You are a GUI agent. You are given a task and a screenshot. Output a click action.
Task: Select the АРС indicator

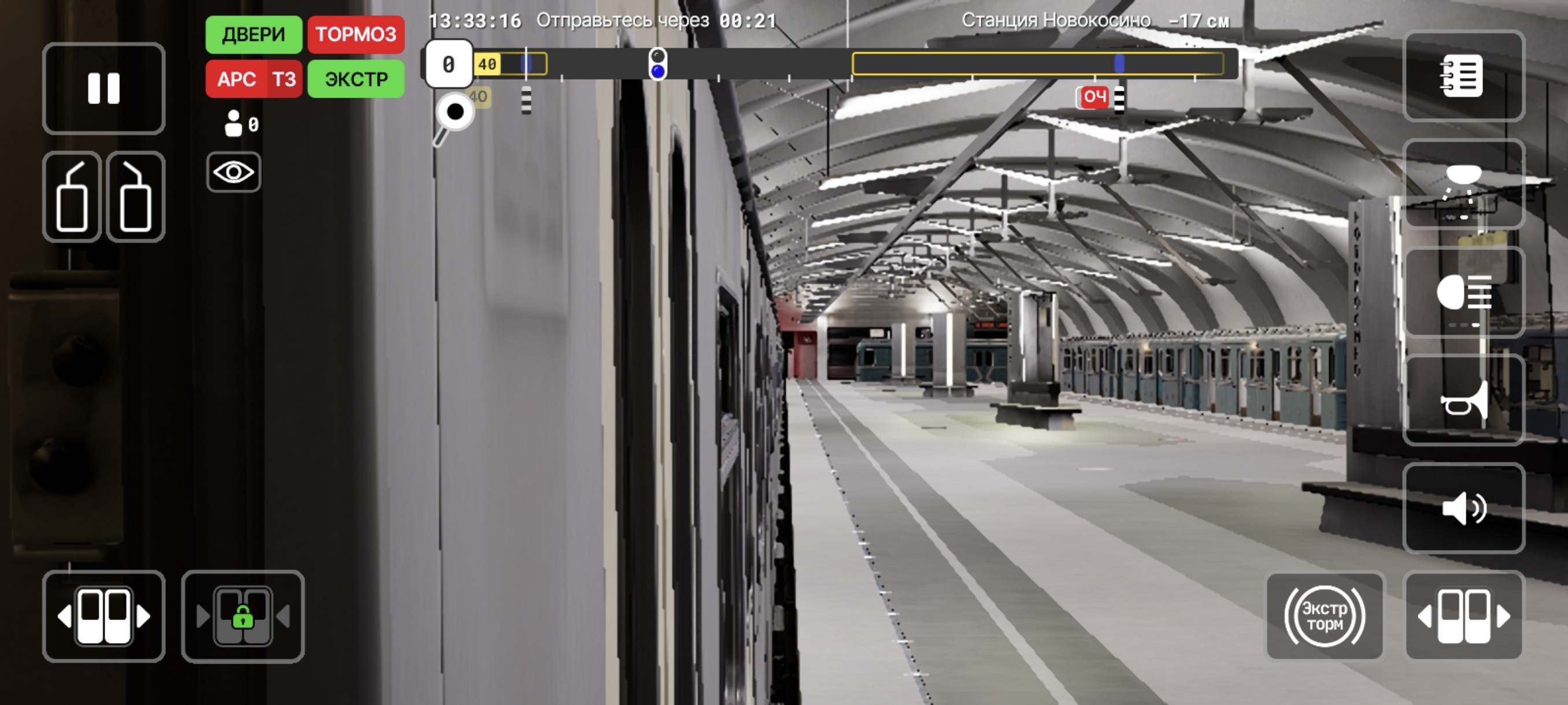click(x=237, y=79)
